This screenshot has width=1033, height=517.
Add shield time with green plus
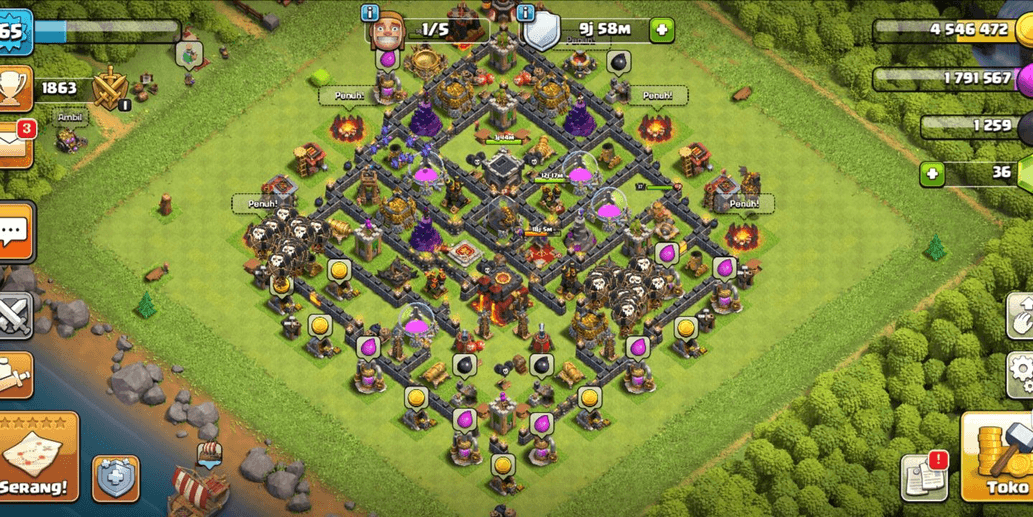tap(661, 30)
